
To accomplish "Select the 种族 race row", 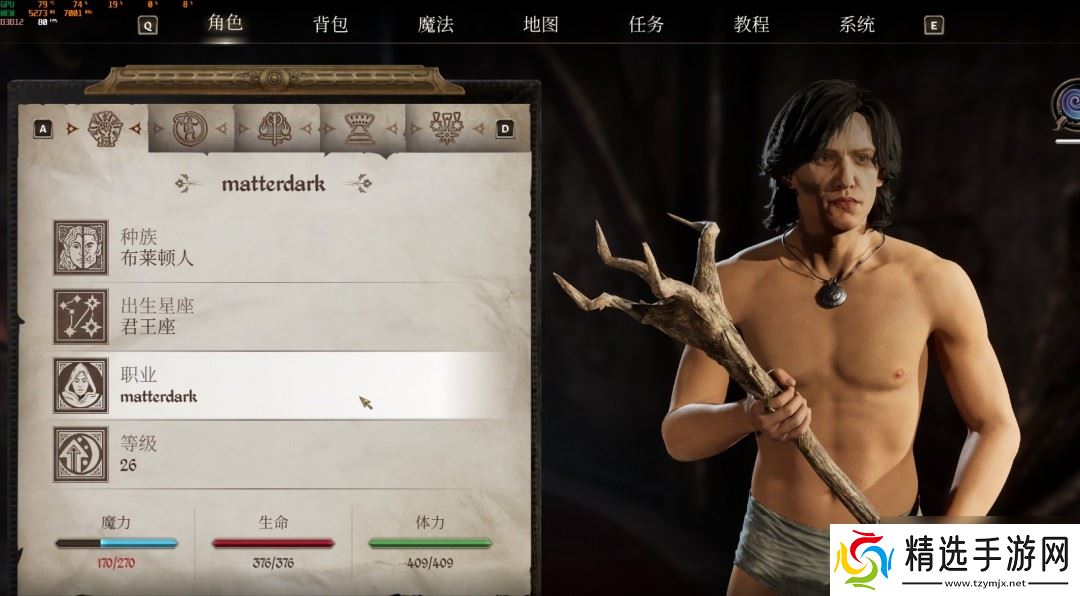I will pyautogui.click(x=290, y=248).
